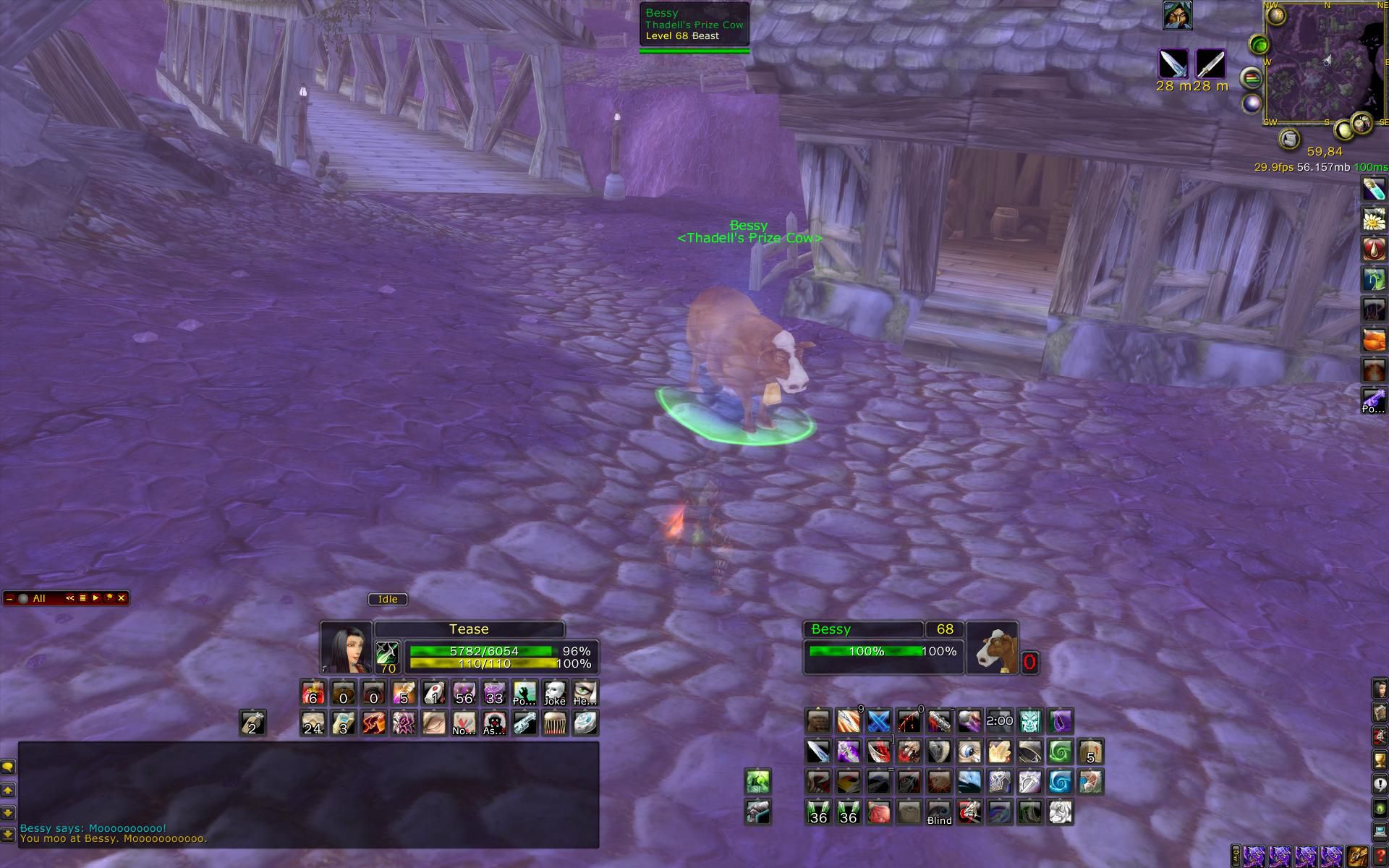The width and height of the screenshot is (1389, 868).
Task: Click the hooded stealth buff icon
Action: (1177, 15)
